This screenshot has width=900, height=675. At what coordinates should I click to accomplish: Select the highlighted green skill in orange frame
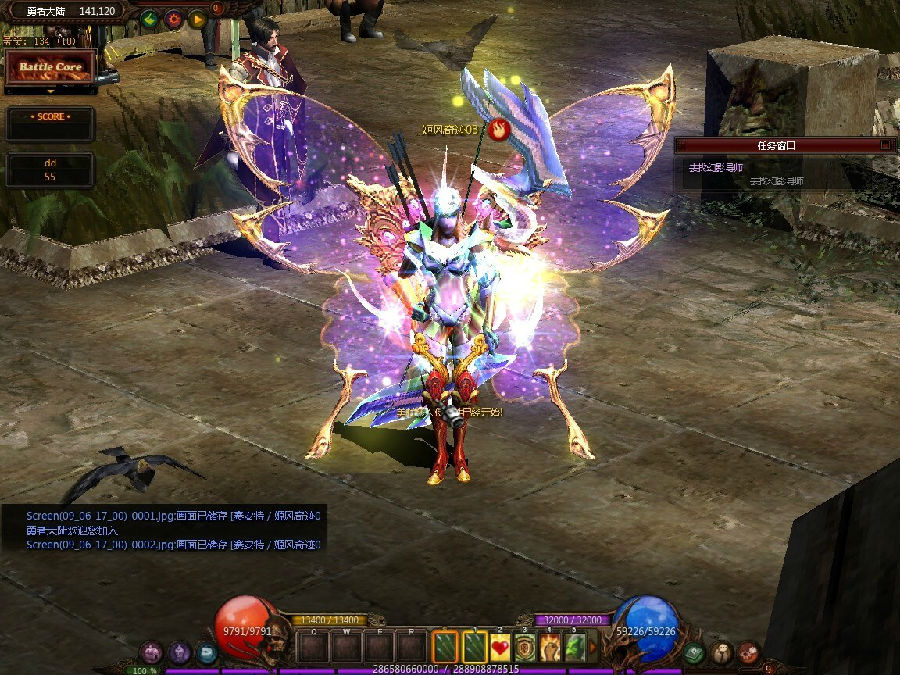446,648
